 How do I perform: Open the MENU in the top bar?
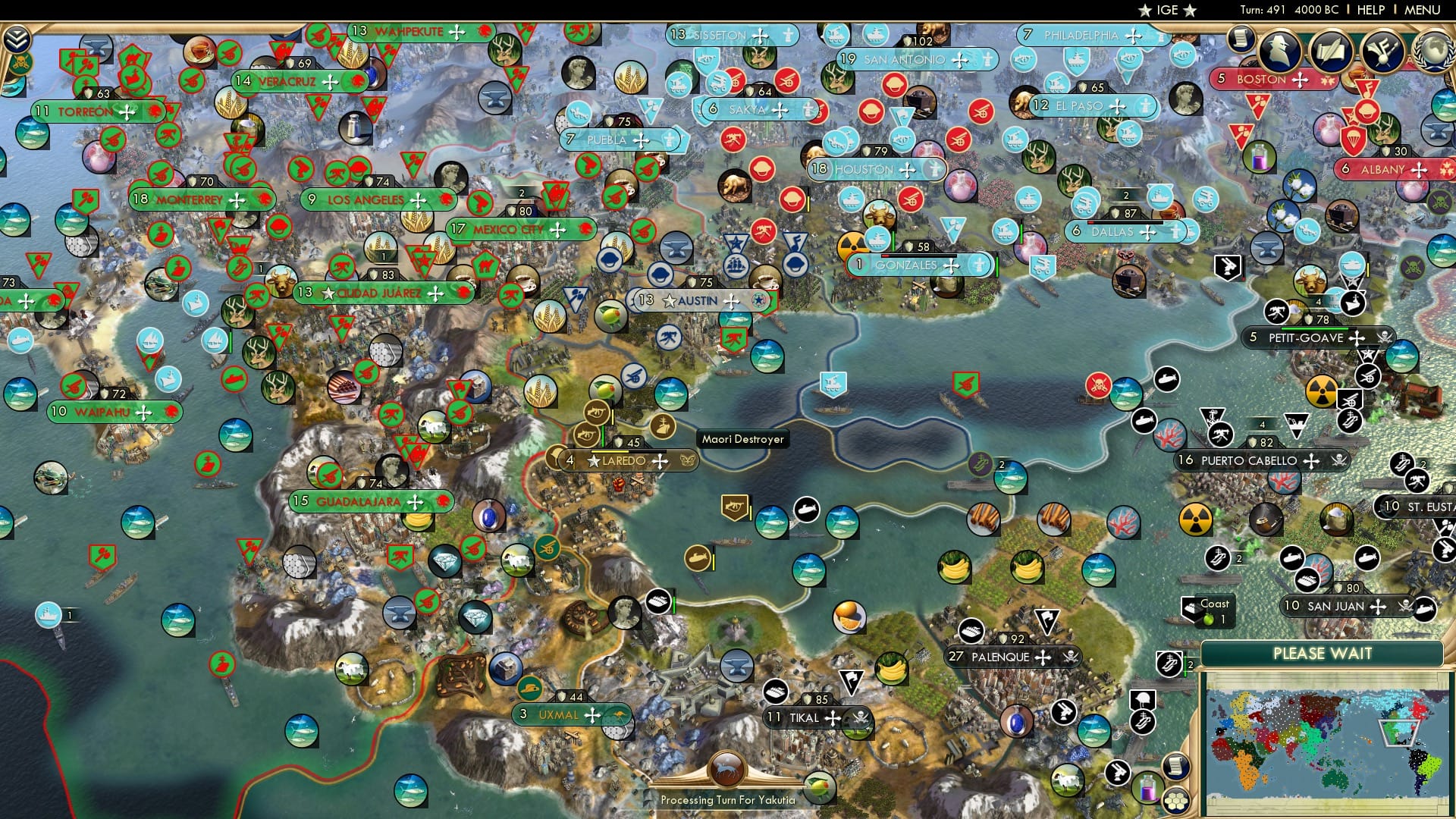1425,9
